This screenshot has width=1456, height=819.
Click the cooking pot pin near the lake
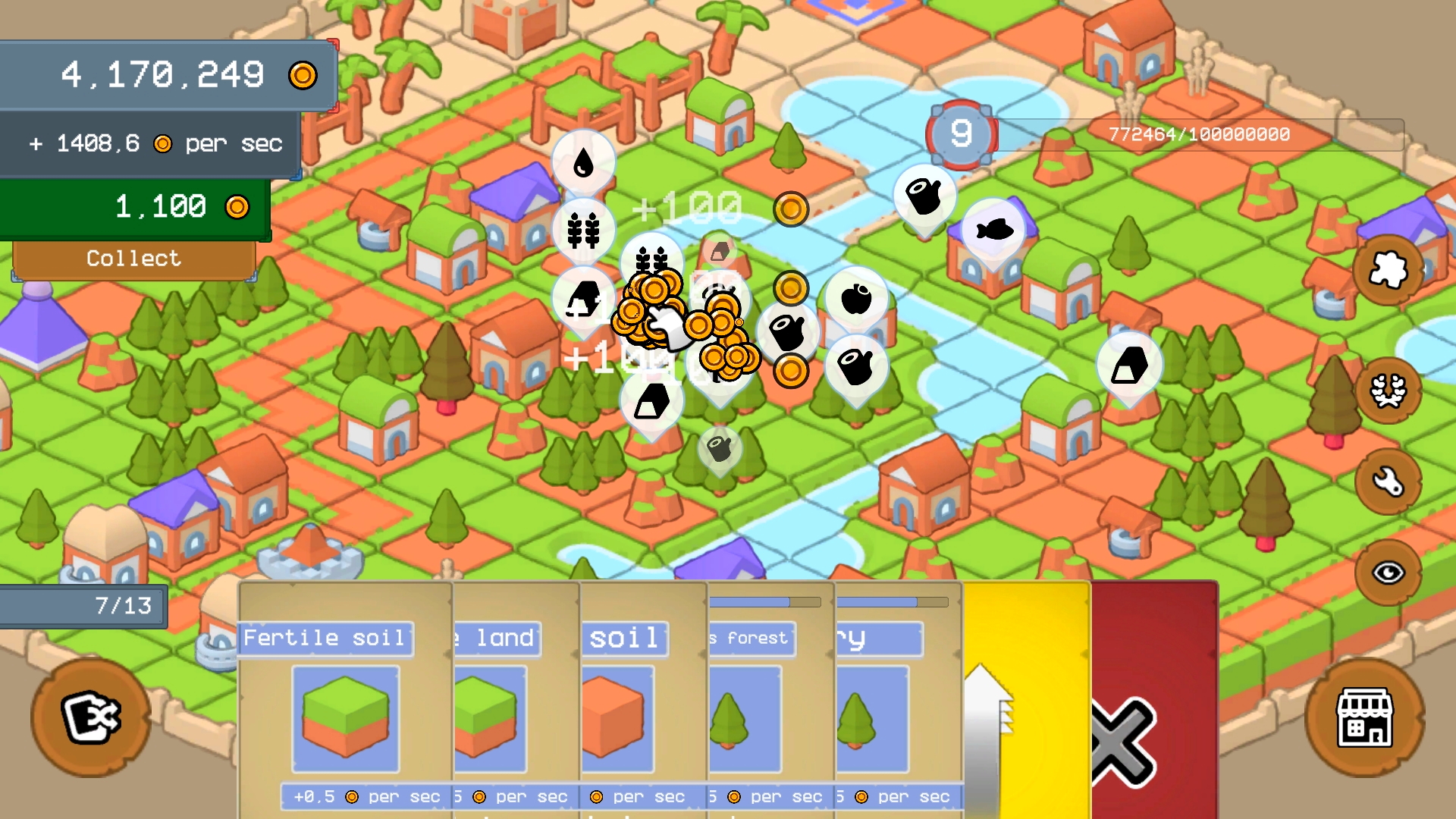point(923,195)
